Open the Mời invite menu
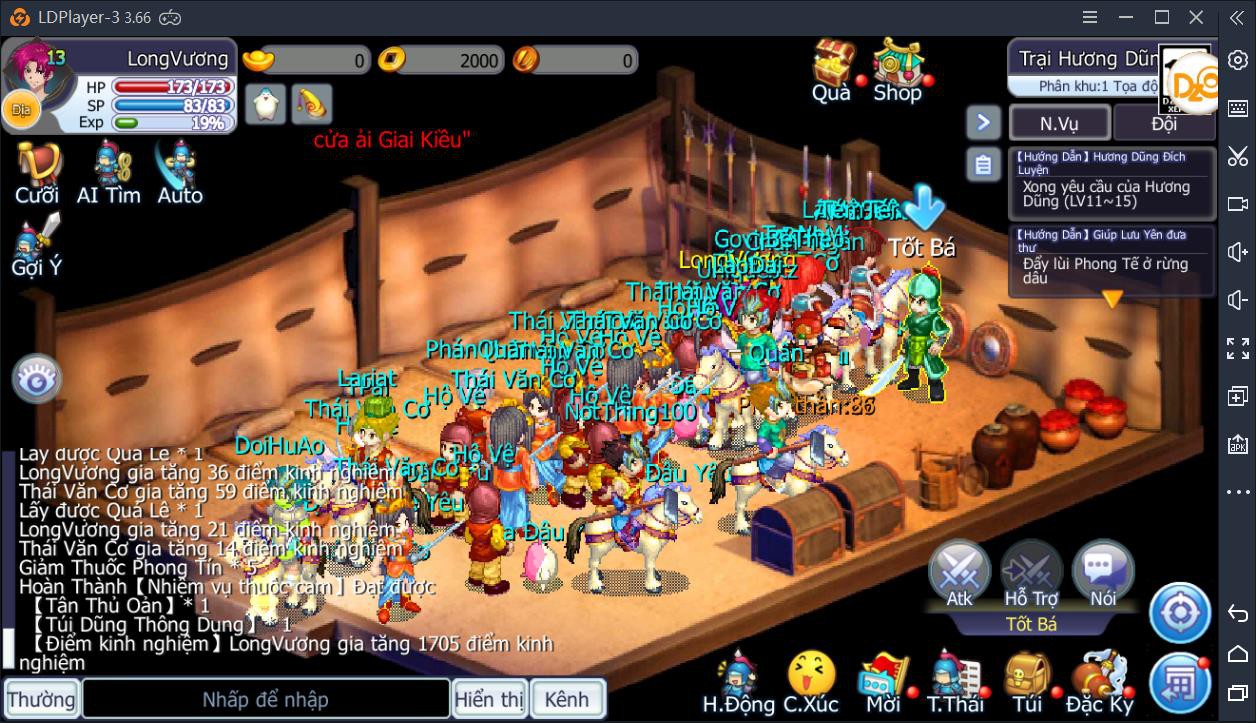The height and width of the screenshot is (723, 1256). (883, 682)
